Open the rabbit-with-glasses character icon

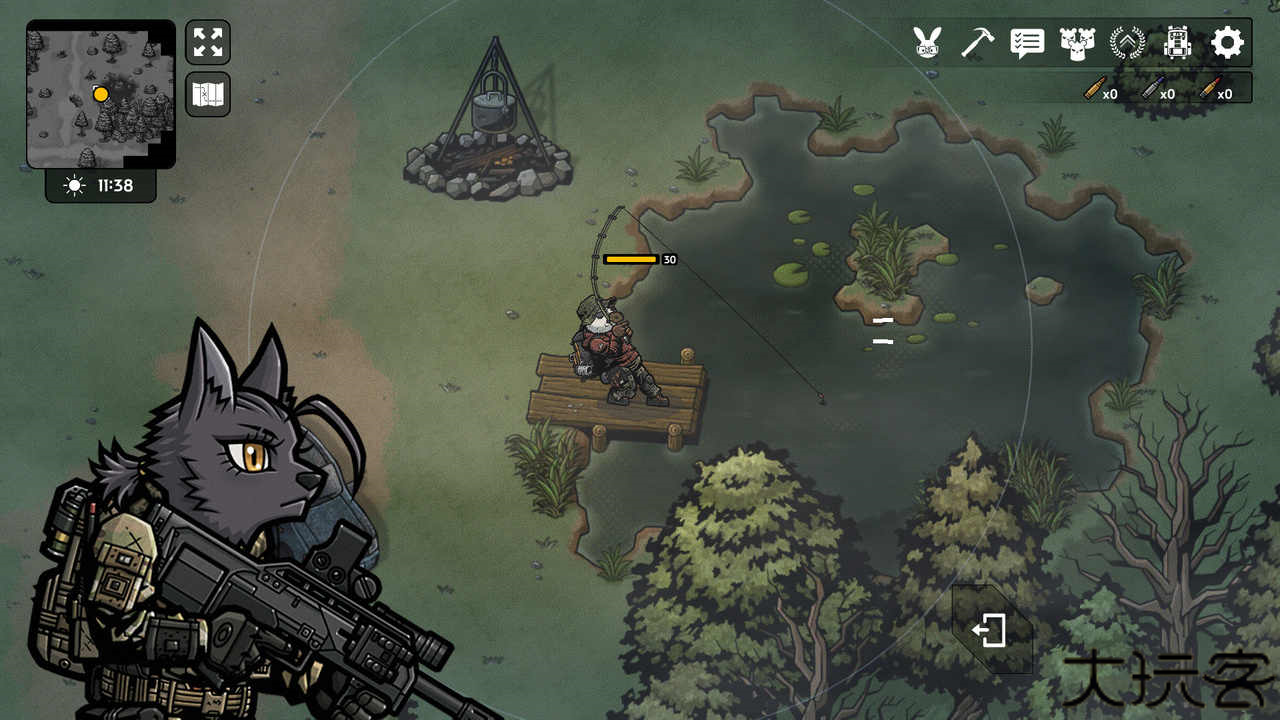pyautogui.click(x=927, y=42)
